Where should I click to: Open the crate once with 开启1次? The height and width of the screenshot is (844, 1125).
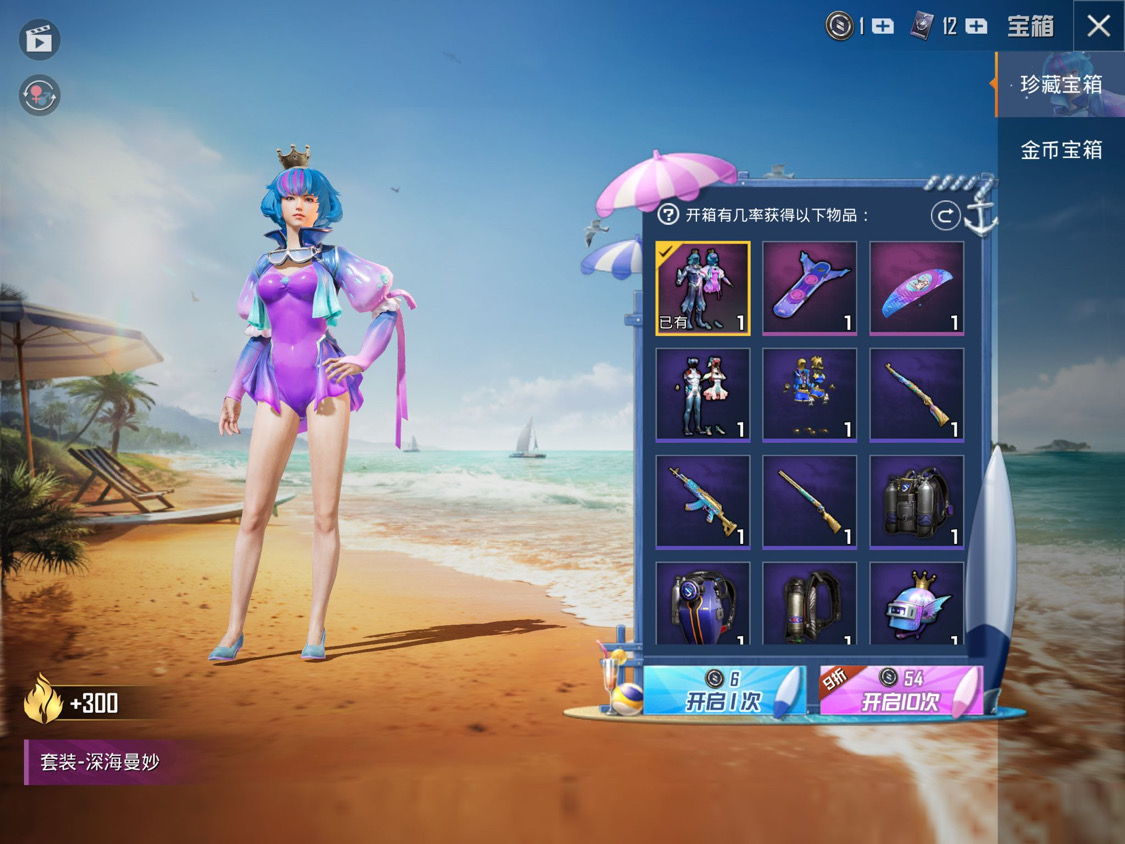coord(722,691)
